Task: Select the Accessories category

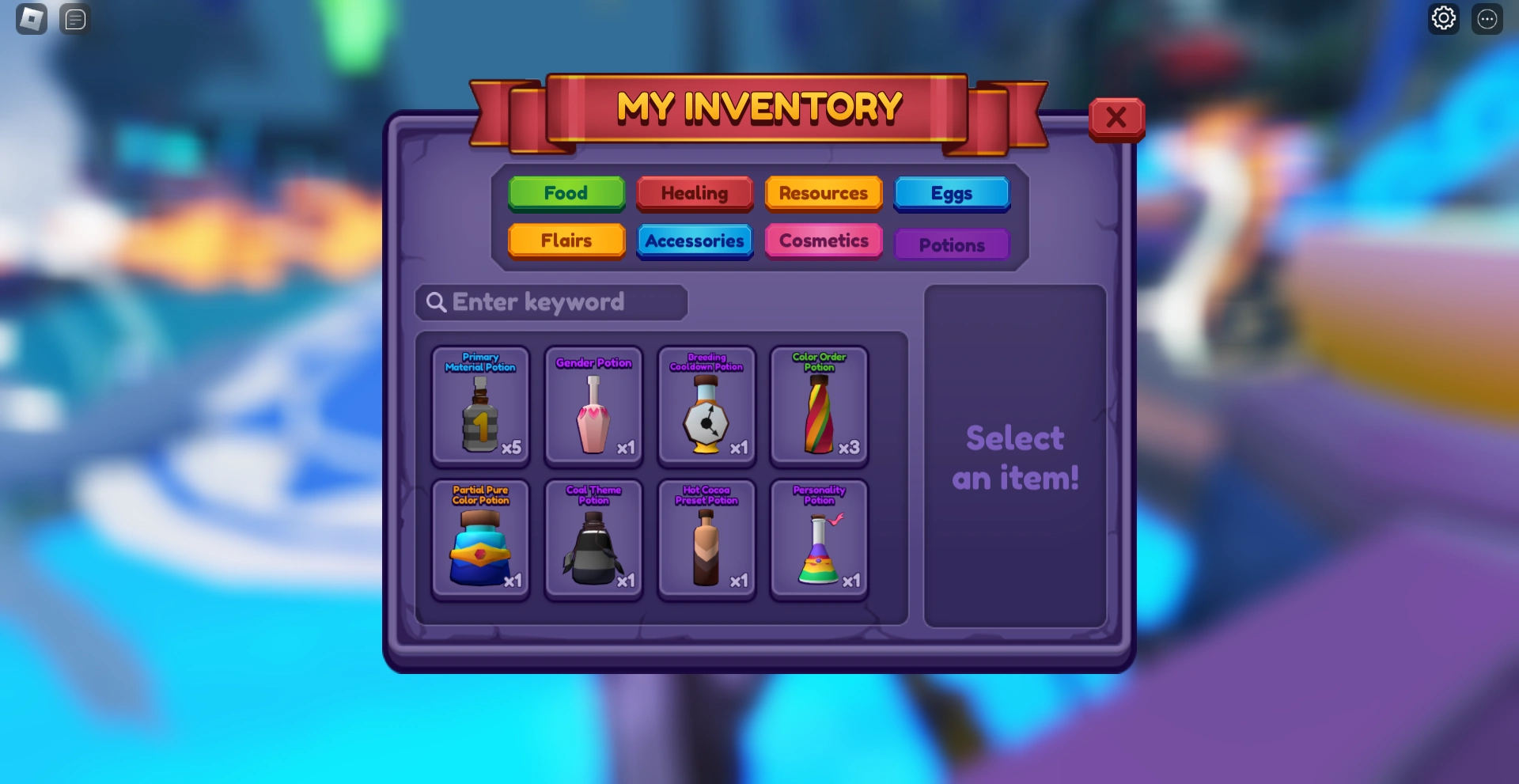Action: [695, 241]
